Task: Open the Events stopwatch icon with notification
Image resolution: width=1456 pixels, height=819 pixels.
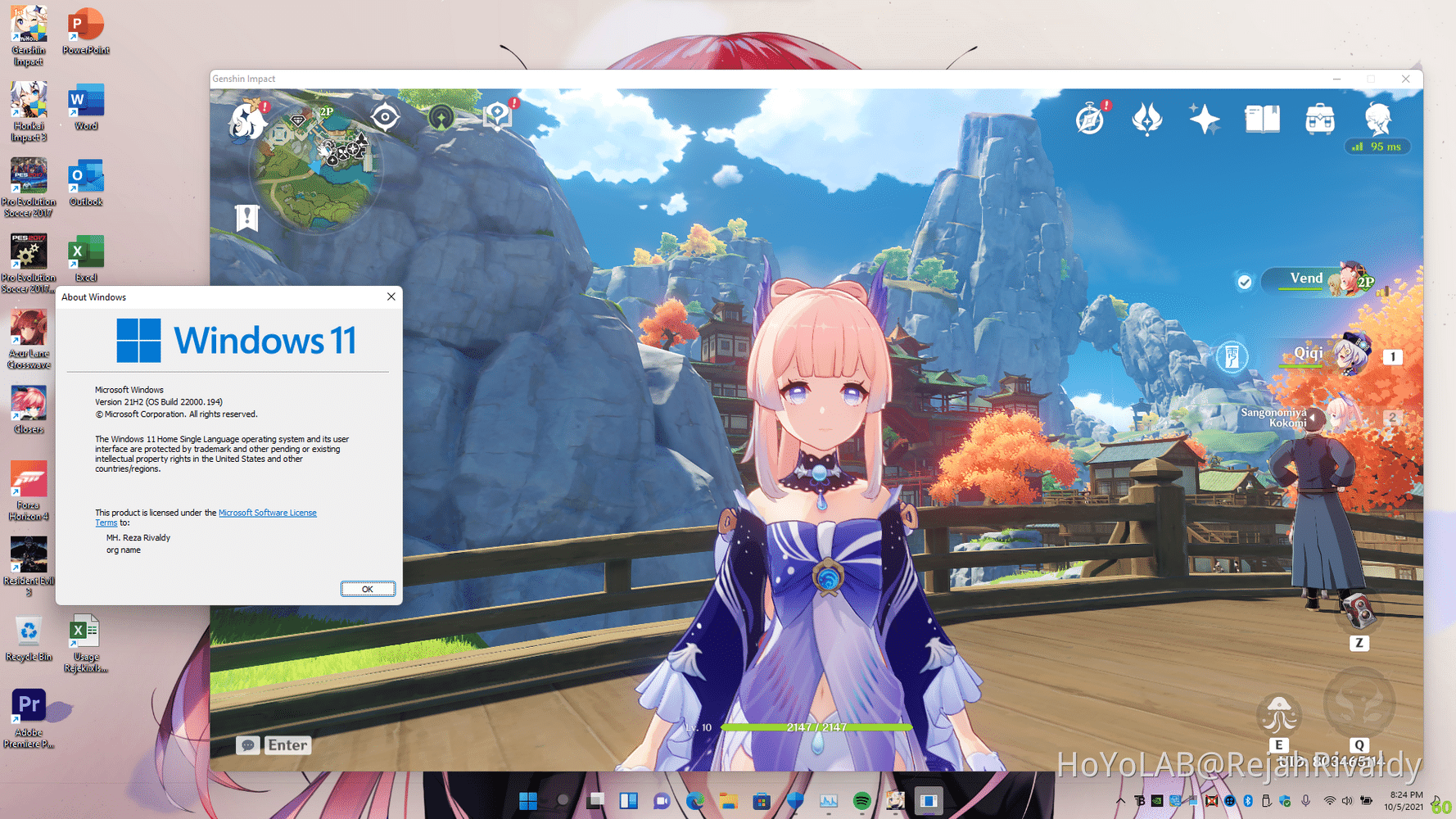Action: point(1089,120)
